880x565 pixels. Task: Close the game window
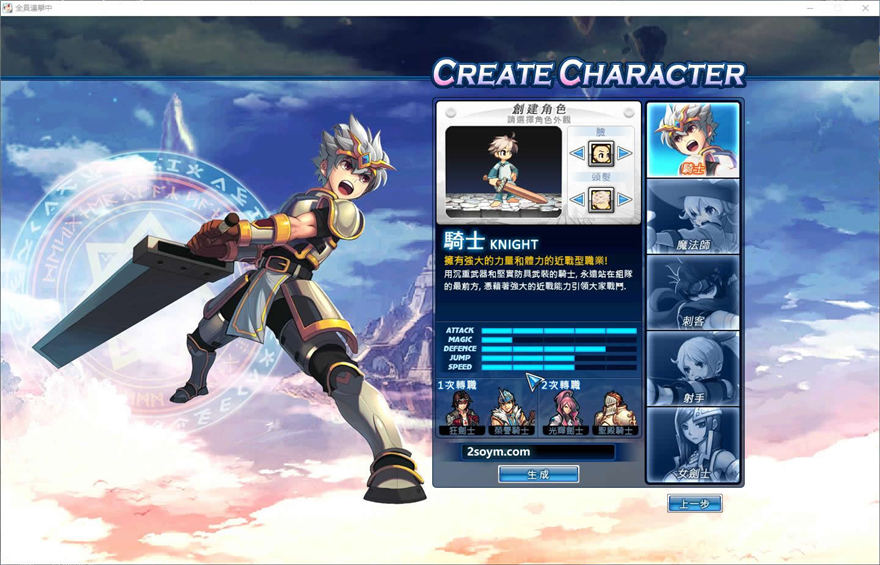(865, 8)
